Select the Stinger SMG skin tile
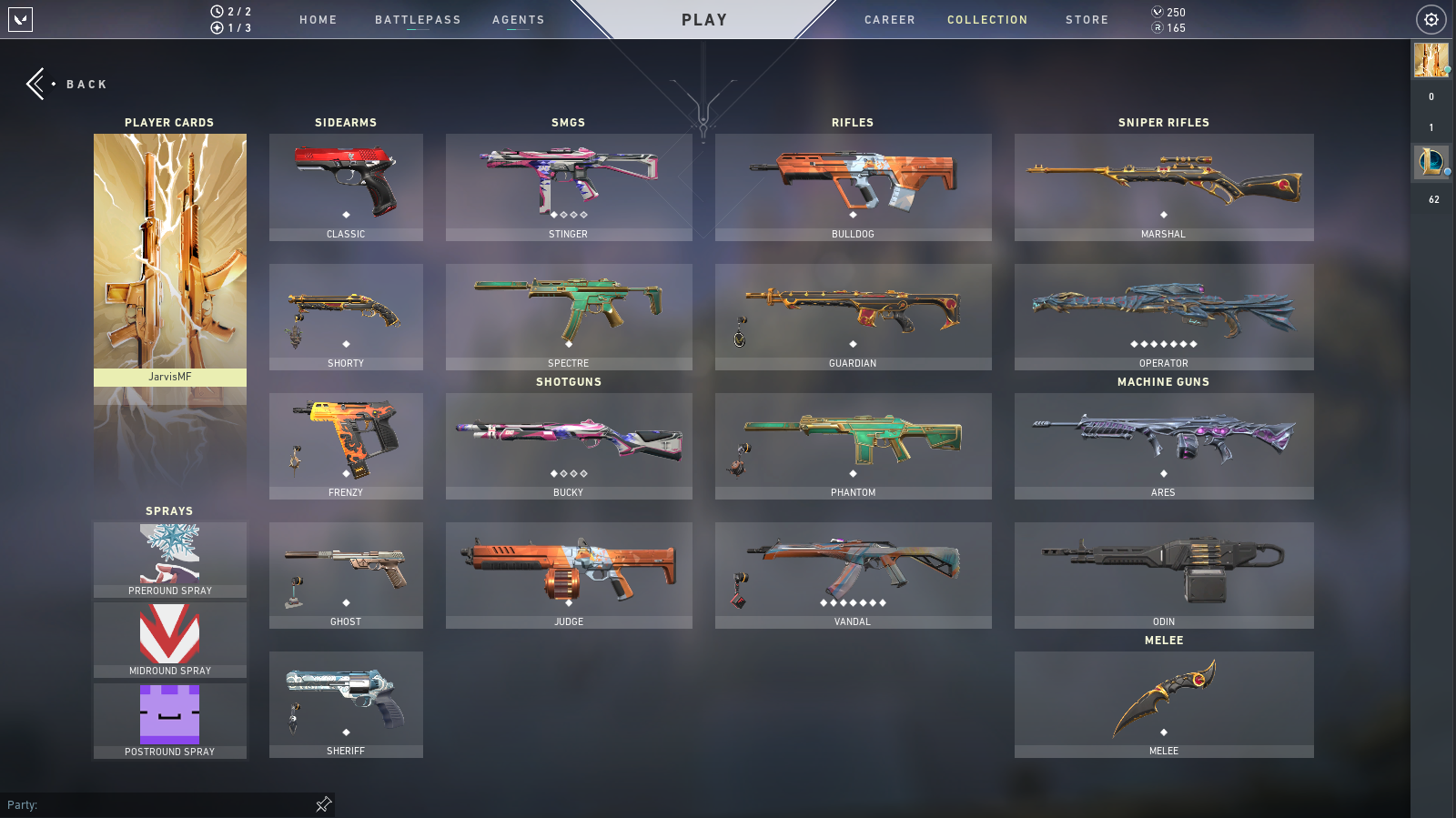Screen dimensions: 1456x818 [569, 187]
